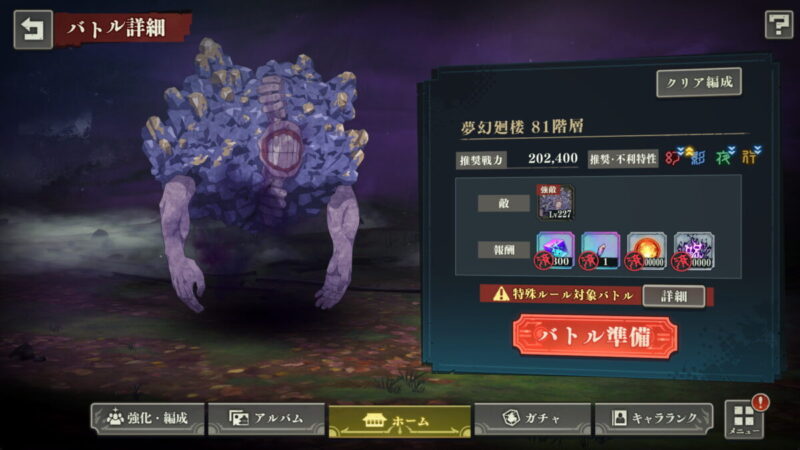
Task: Open 強化・編成 menu
Action: click(x=147, y=418)
